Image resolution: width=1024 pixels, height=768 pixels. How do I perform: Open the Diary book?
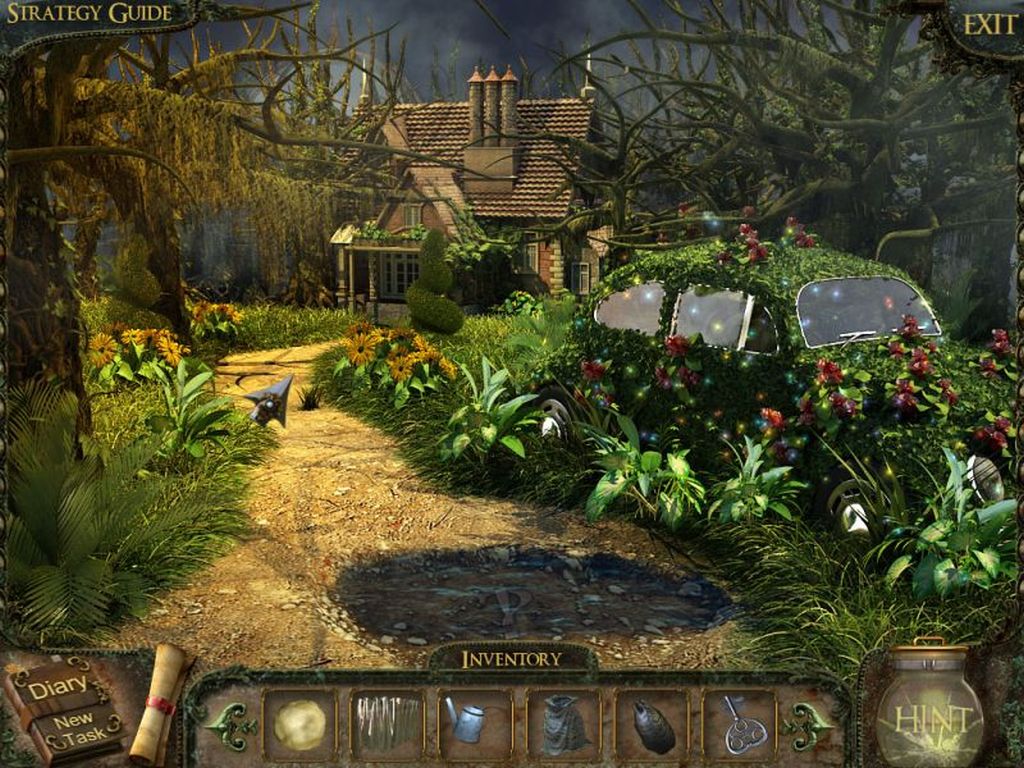(x=64, y=707)
